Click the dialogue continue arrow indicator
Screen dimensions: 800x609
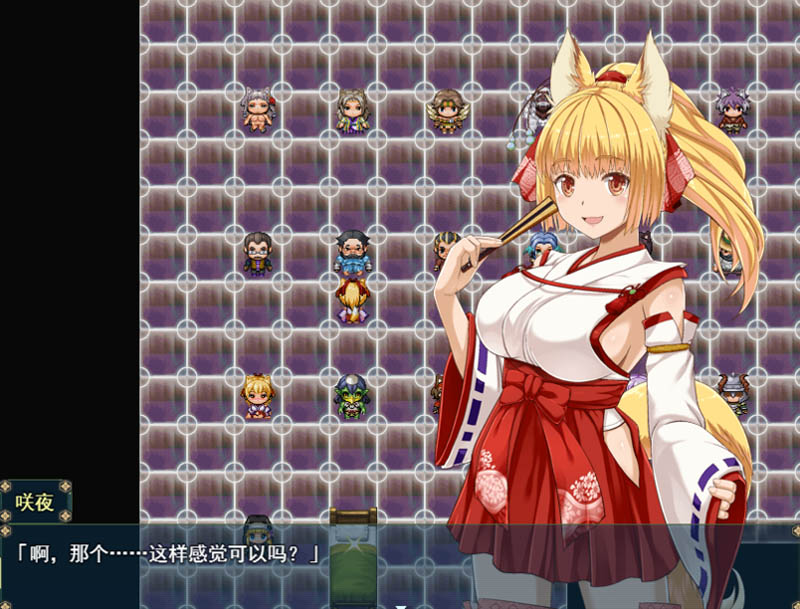[x=401, y=604]
